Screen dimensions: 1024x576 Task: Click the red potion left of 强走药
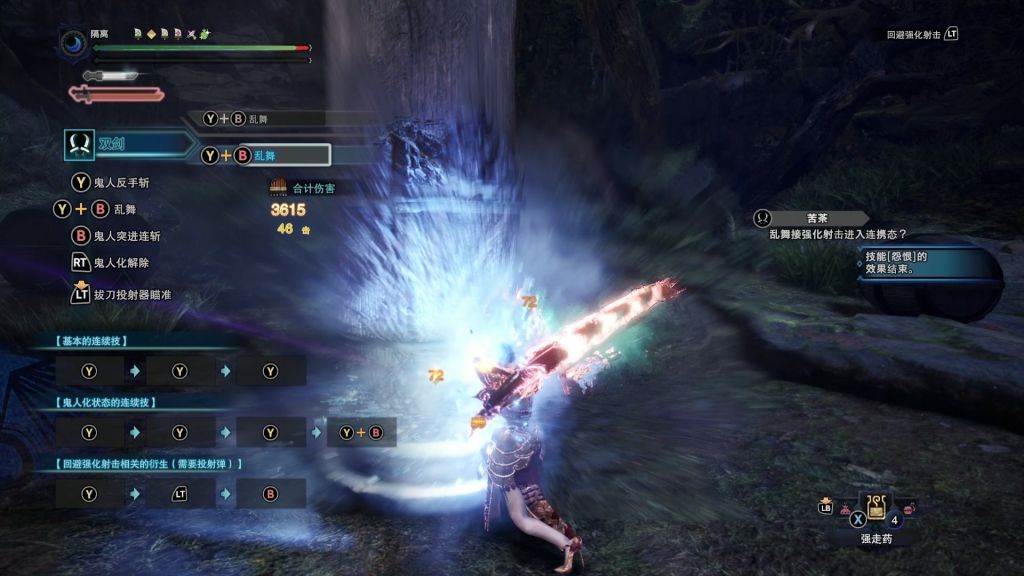[843, 510]
